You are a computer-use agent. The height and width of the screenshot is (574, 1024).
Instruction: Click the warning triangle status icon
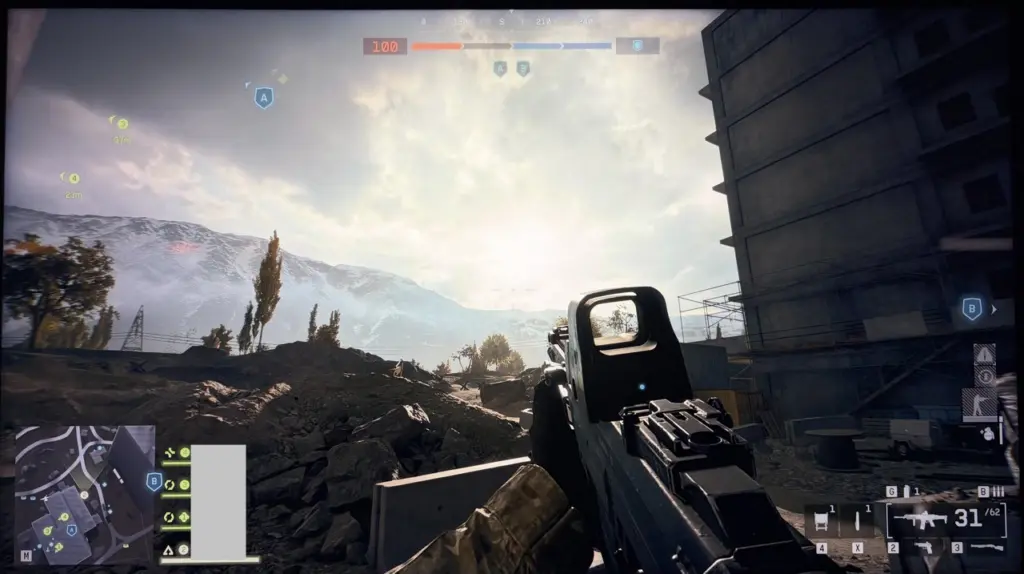(x=984, y=354)
